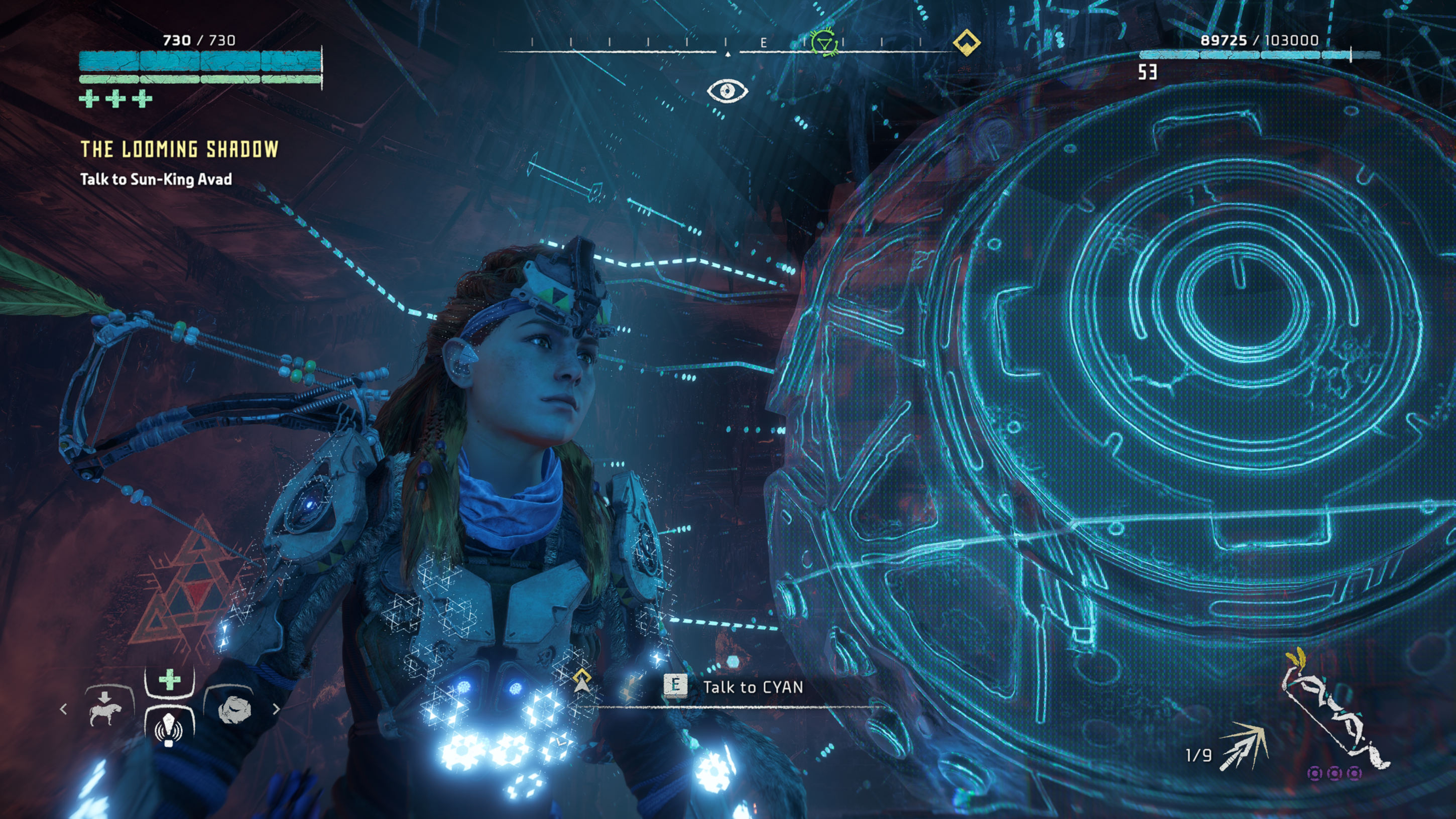Cycle tools with the left arrow
Viewport: 1456px width, 819px height.
[63, 709]
